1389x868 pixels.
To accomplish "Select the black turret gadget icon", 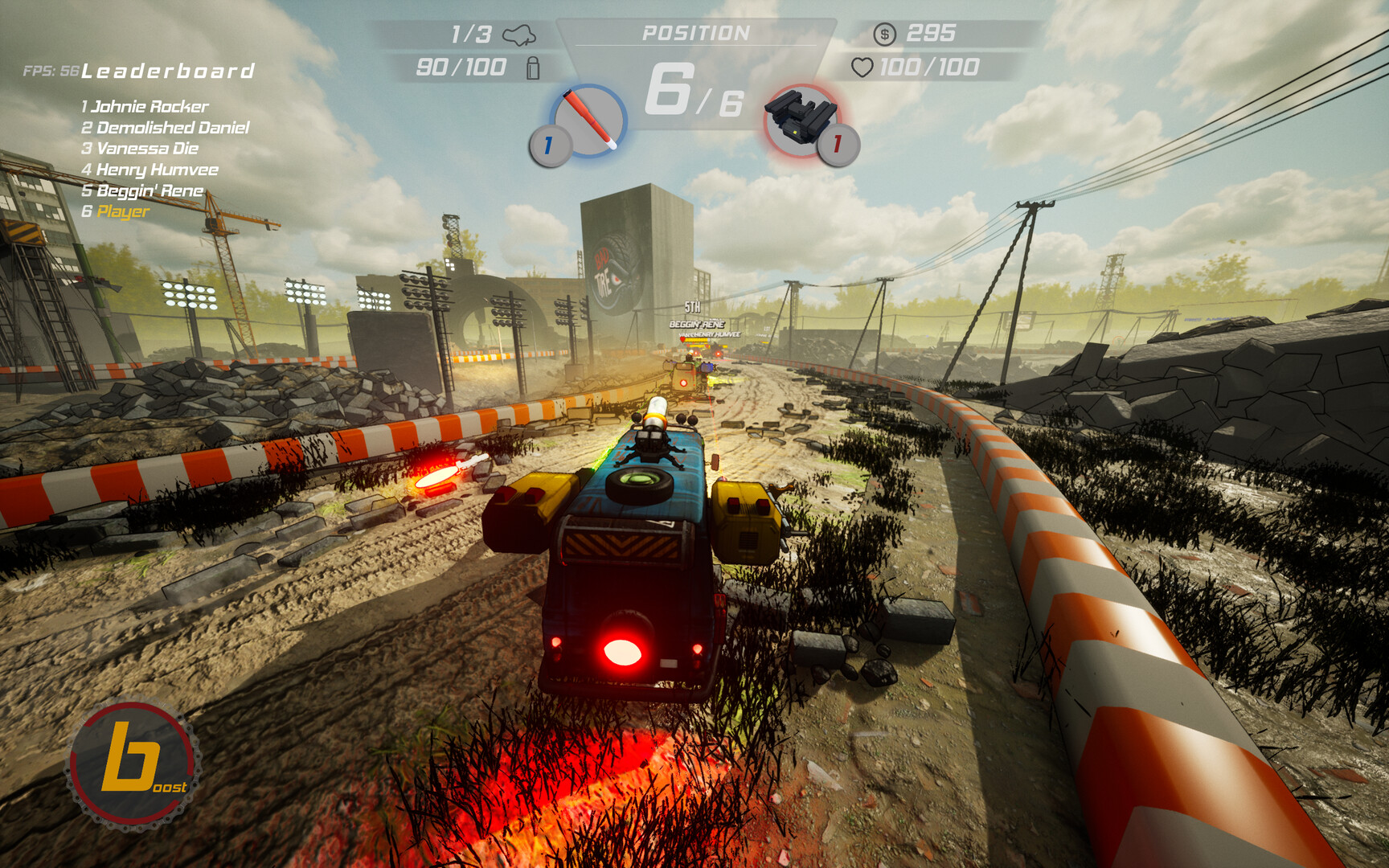I will point(801,120).
